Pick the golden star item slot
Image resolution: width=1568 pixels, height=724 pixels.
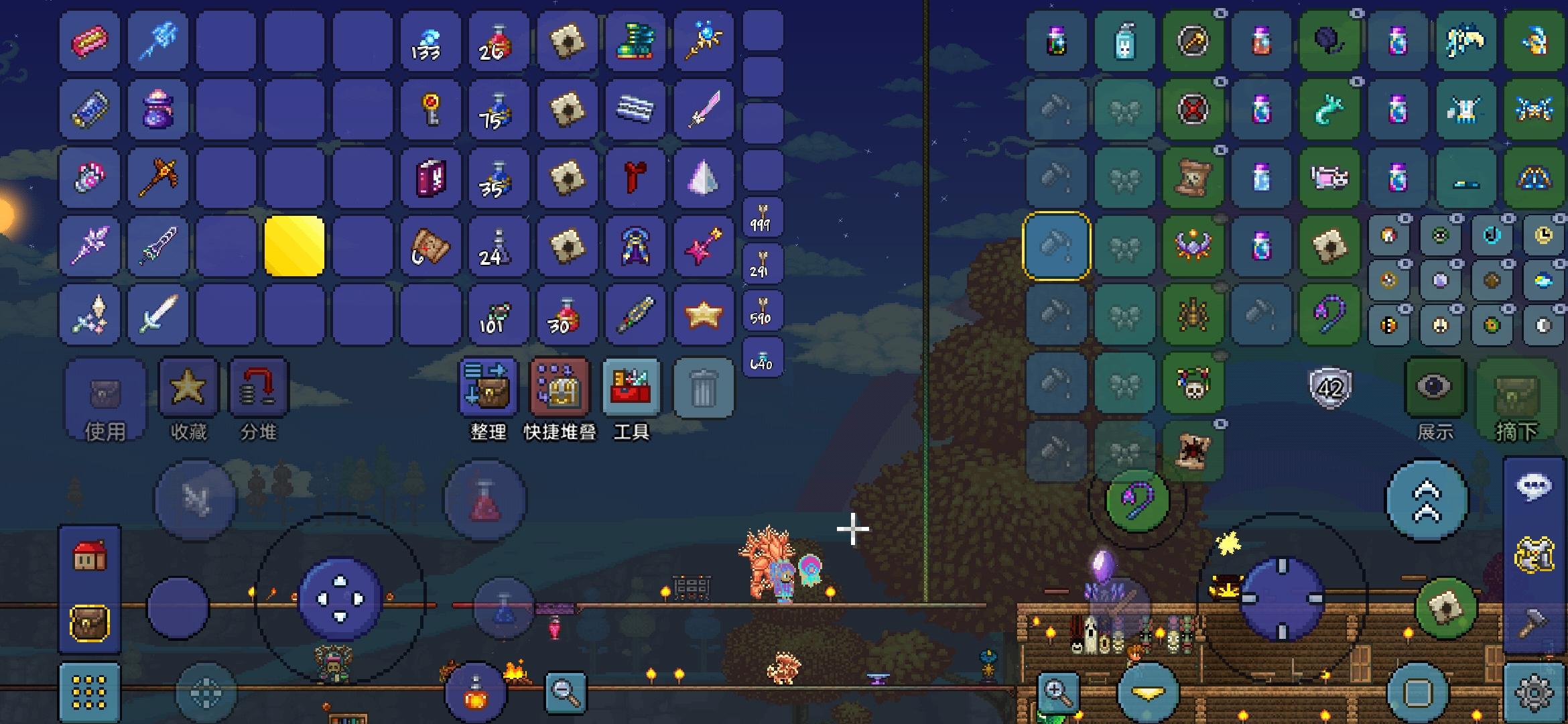pos(703,314)
